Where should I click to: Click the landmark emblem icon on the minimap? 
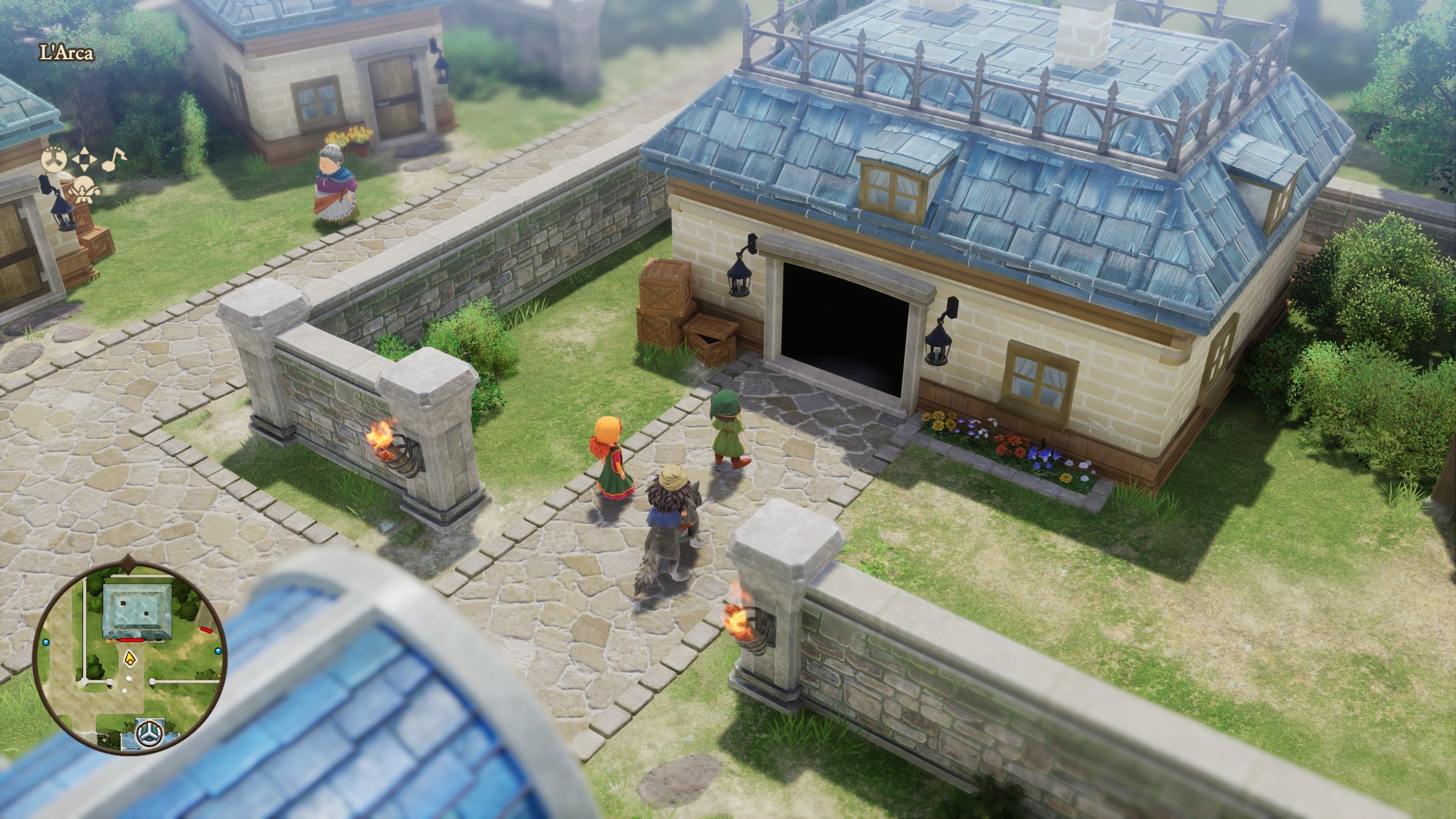click(x=148, y=733)
